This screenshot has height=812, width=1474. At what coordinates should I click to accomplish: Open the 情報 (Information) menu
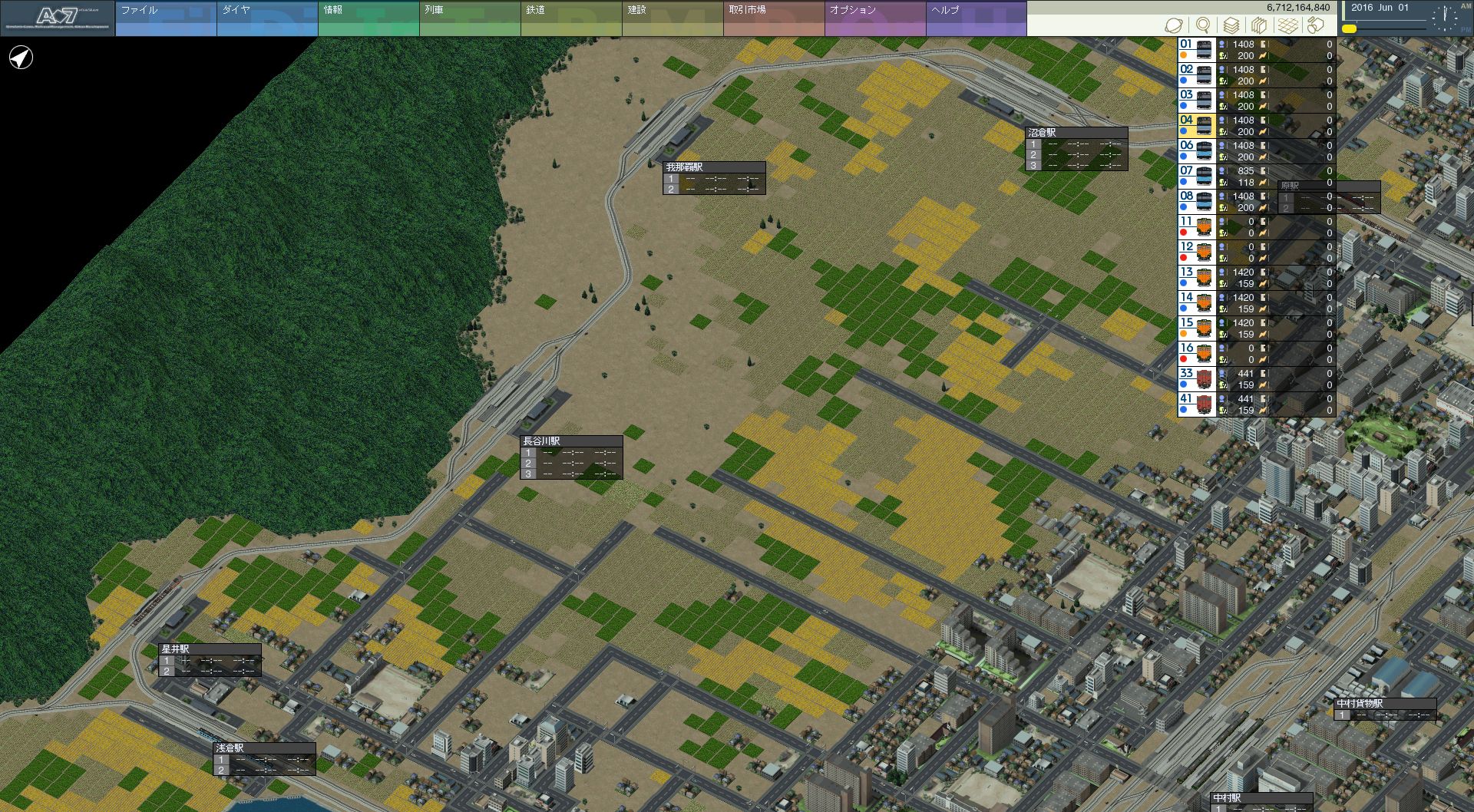[368, 18]
